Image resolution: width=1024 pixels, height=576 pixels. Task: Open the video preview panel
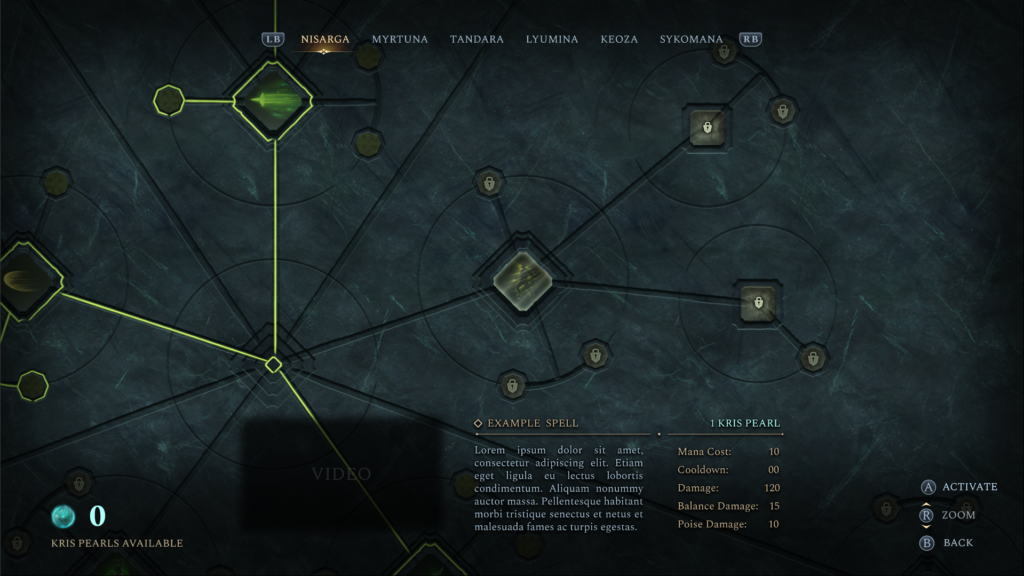click(342, 473)
